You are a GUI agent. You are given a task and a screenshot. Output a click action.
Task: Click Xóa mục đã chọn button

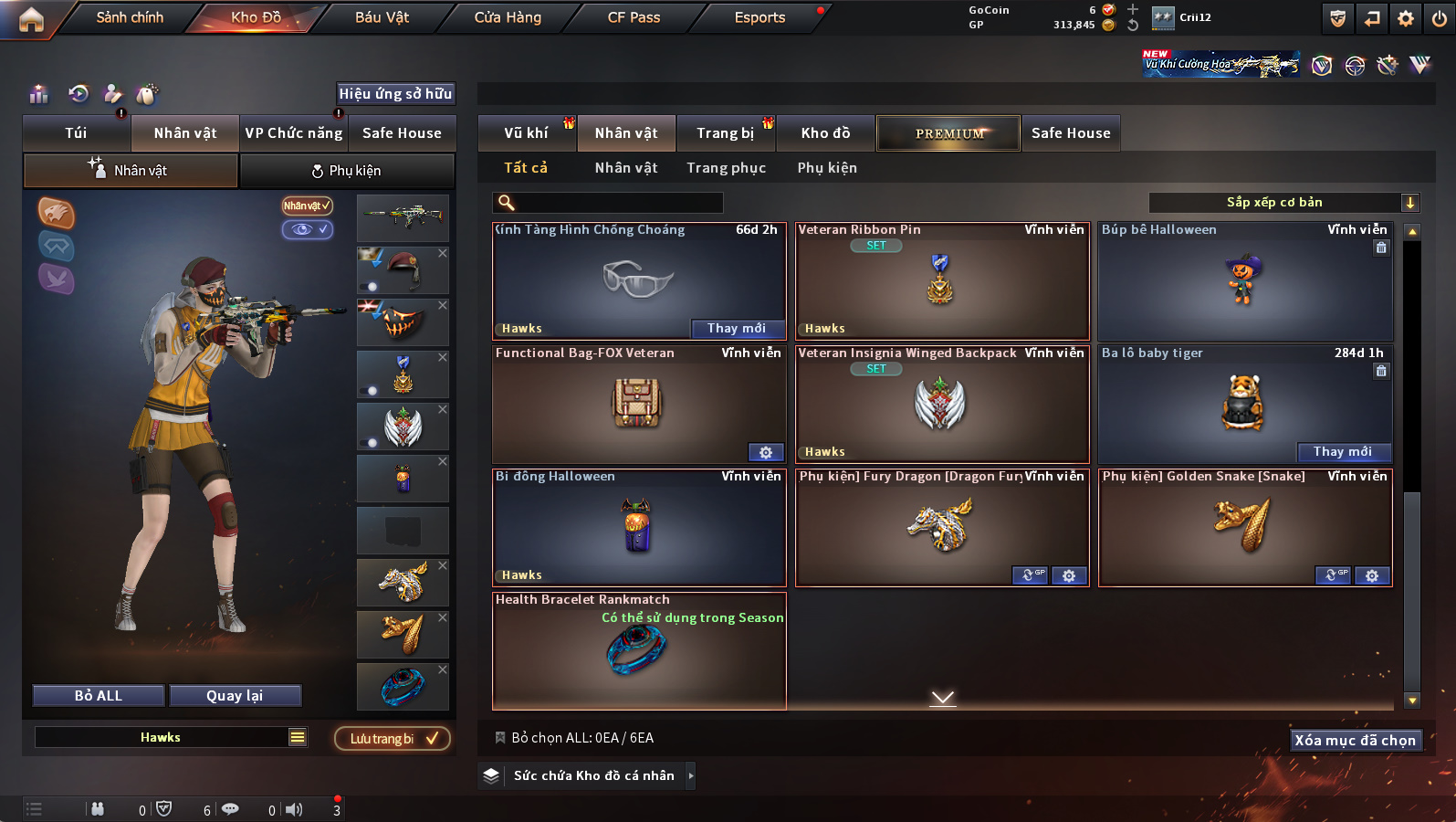1355,741
